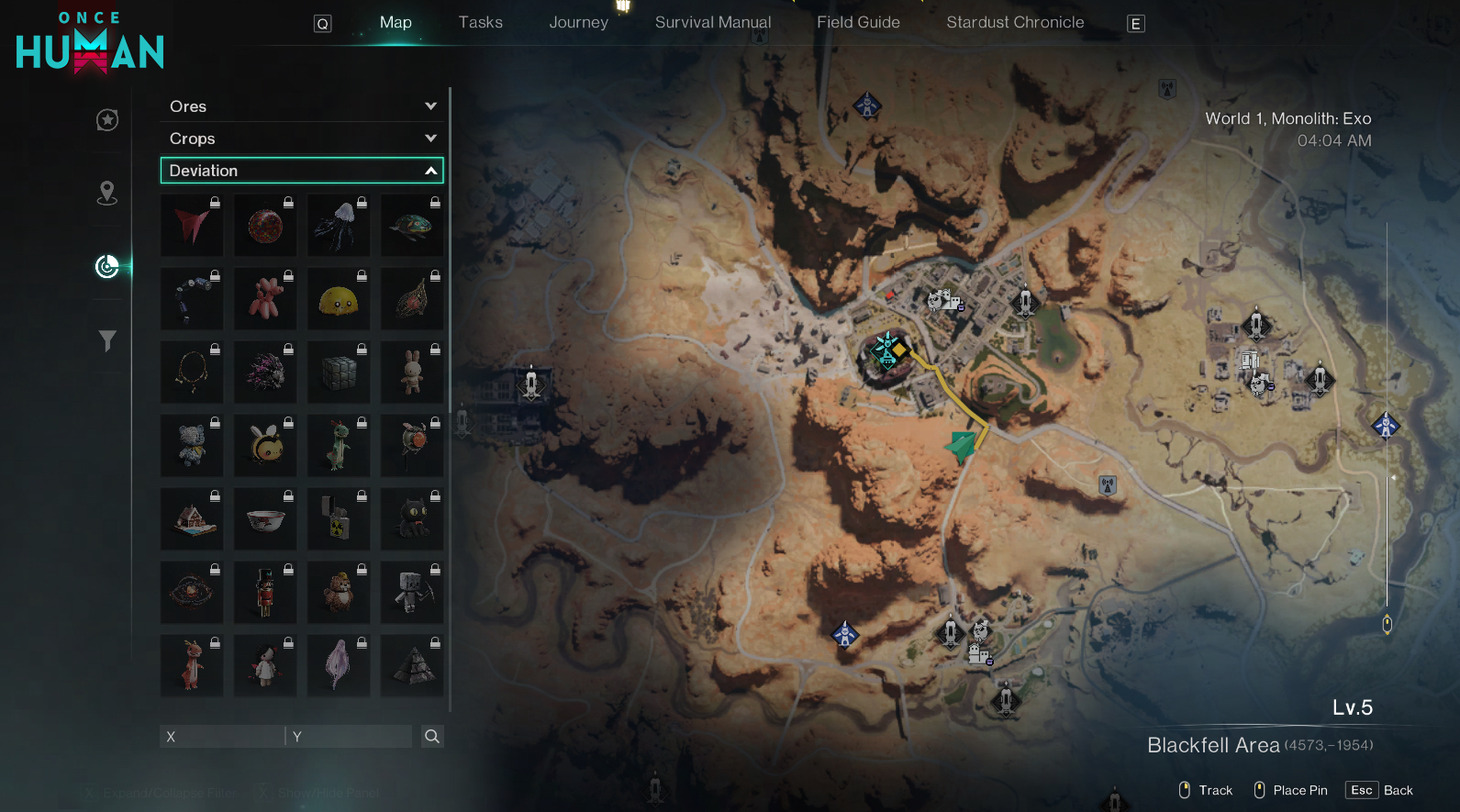Screen dimensions: 1460x812
Task: Collapse the Deviation filter category
Action: (301, 171)
